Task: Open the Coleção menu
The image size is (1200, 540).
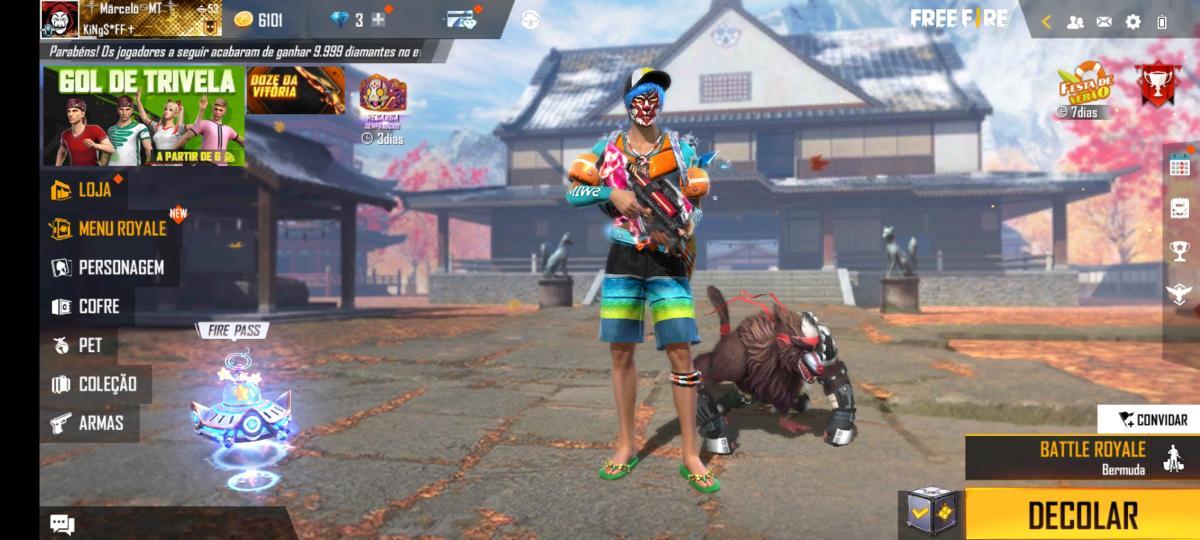Action: pyautogui.click(x=101, y=384)
